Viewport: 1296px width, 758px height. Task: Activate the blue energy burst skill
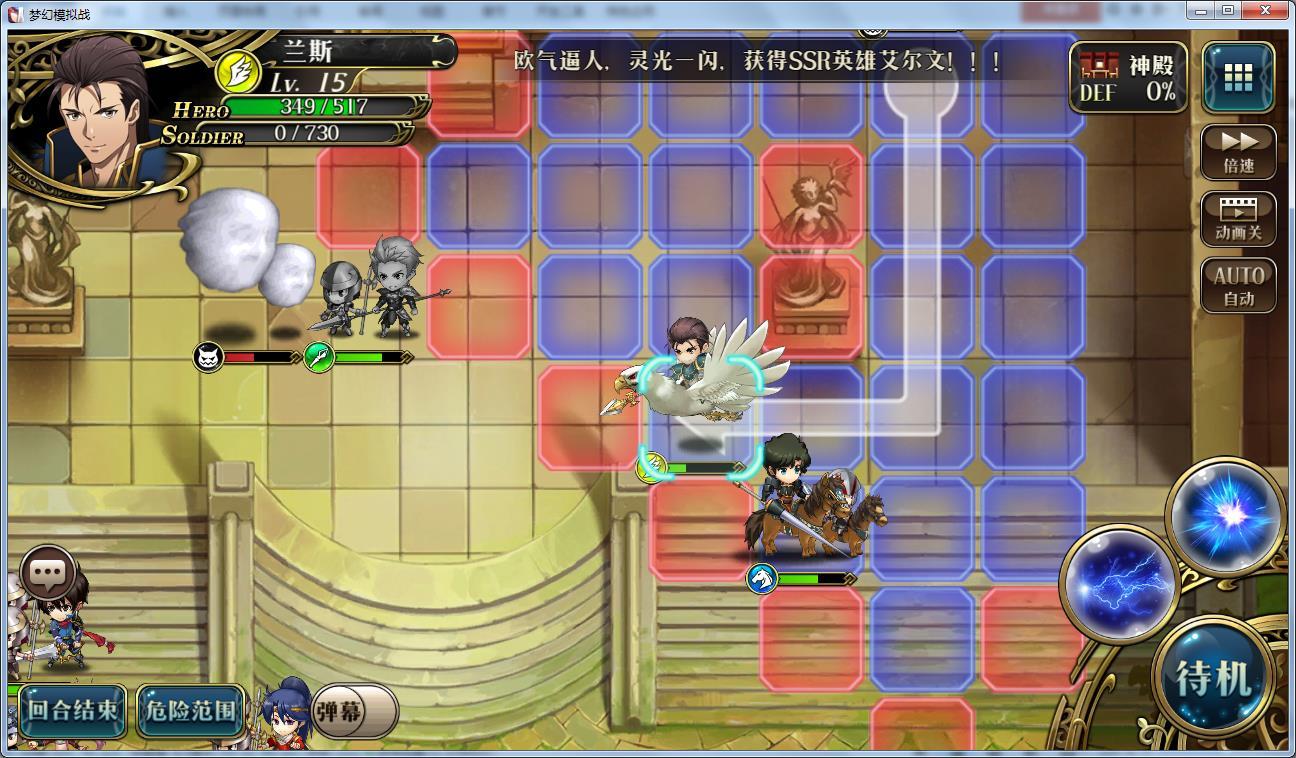point(1226,517)
